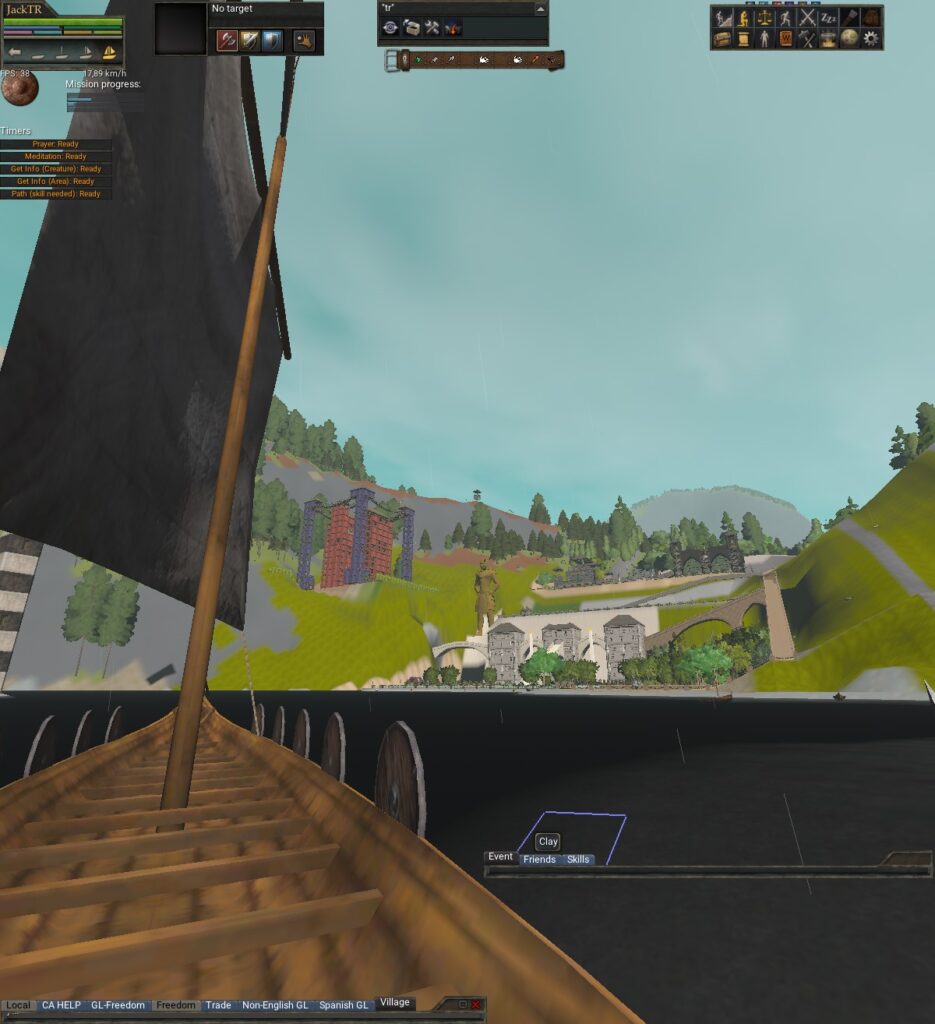Open the crafting hammer and tools icon
The height and width of the screenshot is (1024, 935).
[807, 38]
